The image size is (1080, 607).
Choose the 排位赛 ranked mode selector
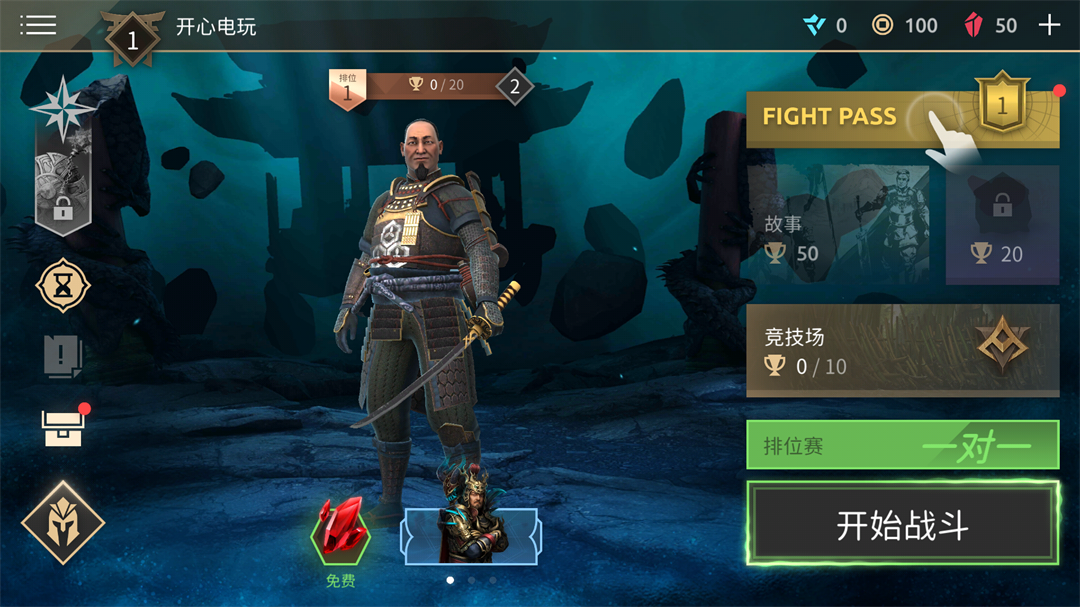tap(902, 445)
